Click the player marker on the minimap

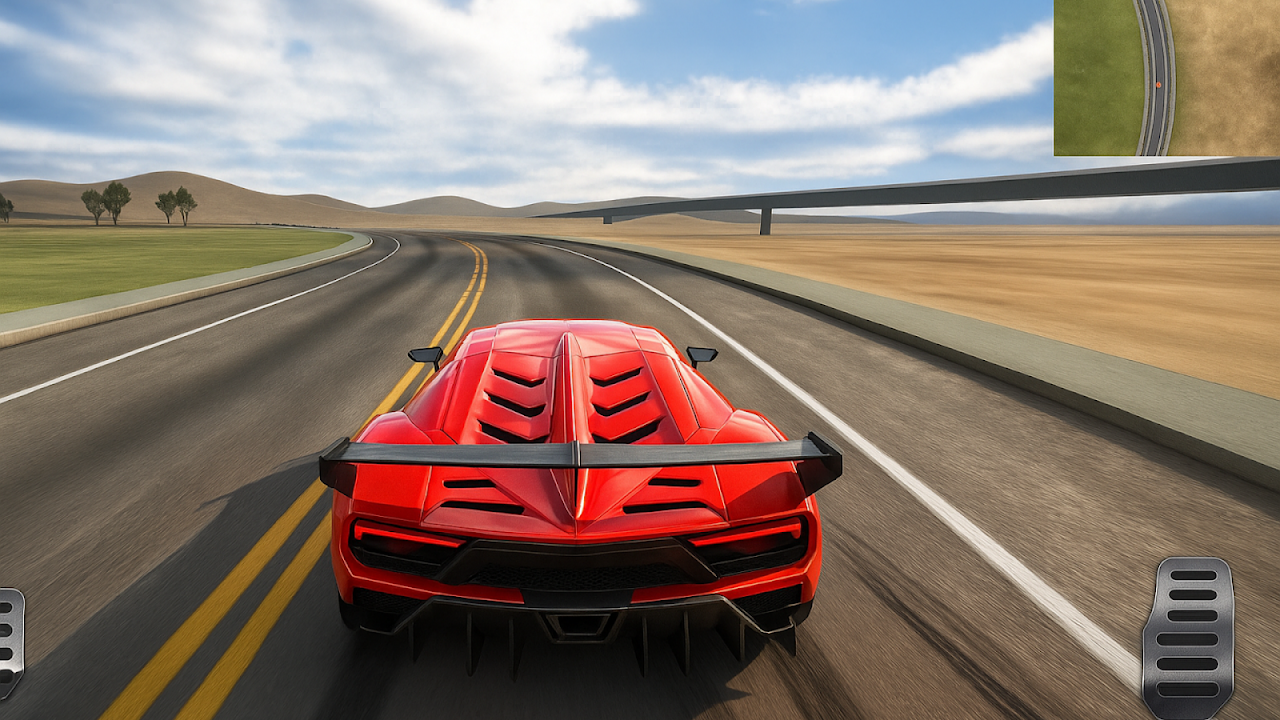coord(1157,85)
